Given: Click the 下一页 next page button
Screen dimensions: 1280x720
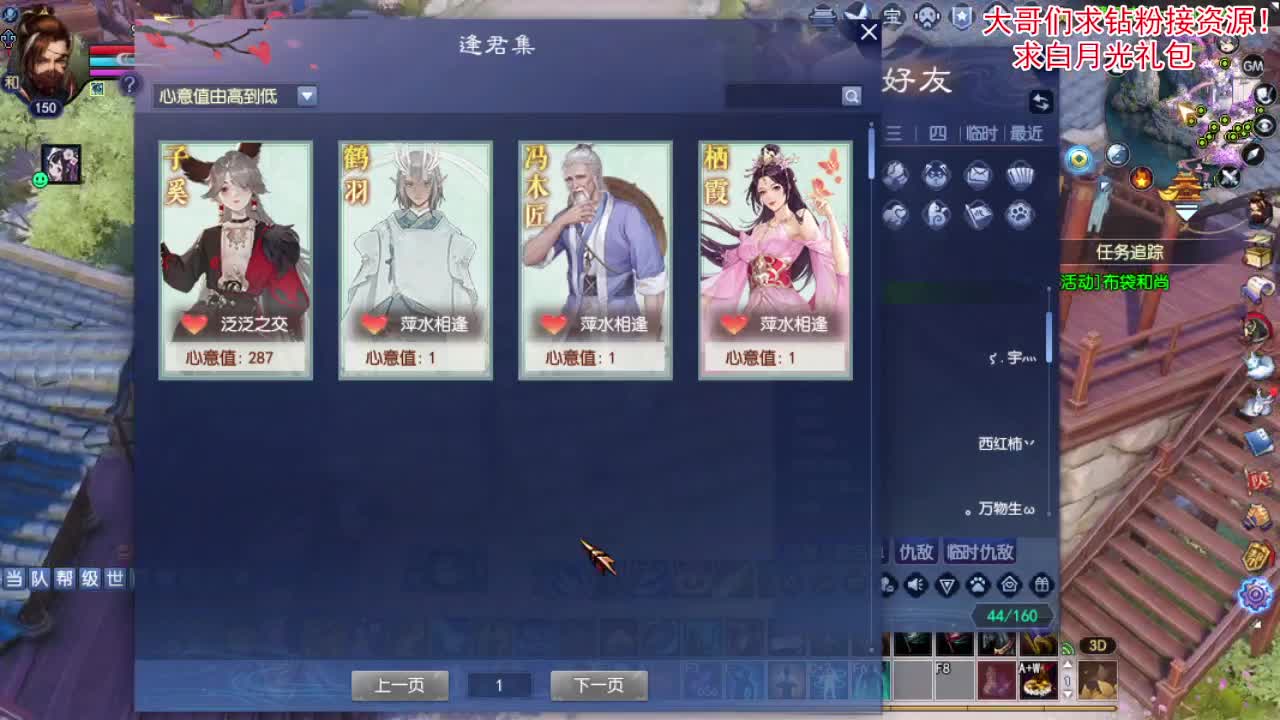Looking at the screenshot, I should click(x=598, y=686).
